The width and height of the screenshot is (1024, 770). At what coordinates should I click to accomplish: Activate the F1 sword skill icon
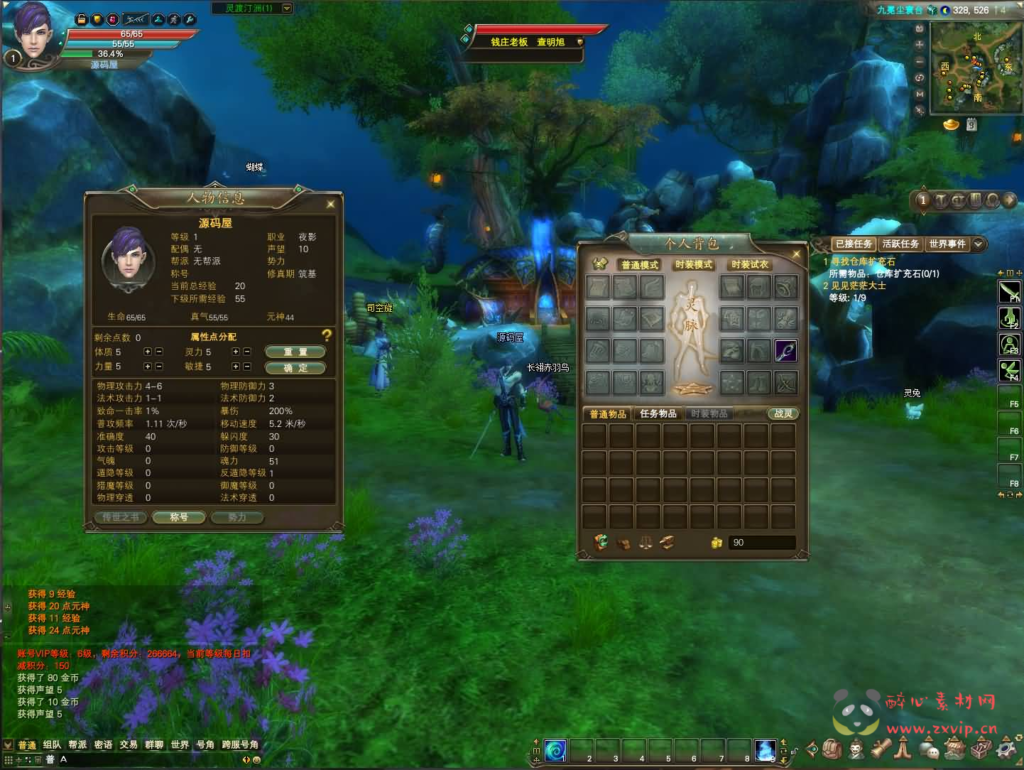[1009, 291]
